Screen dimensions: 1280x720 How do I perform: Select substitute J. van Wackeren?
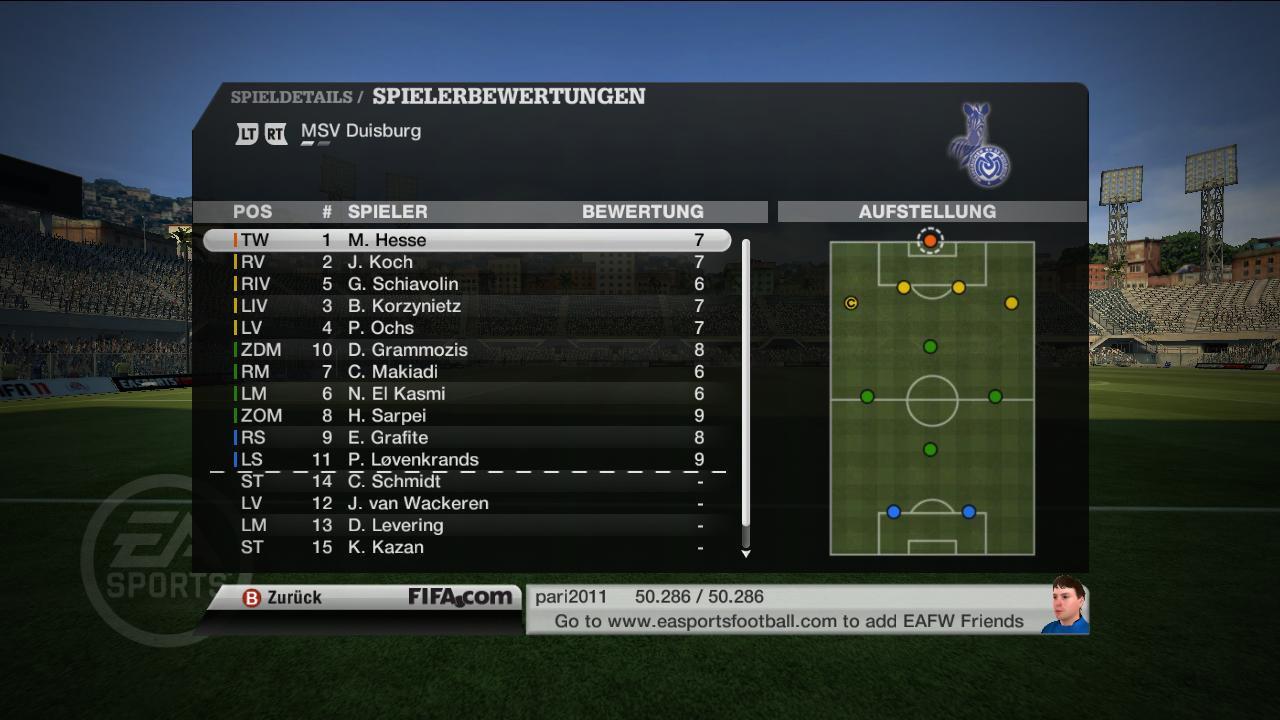(x=466, y=504)
